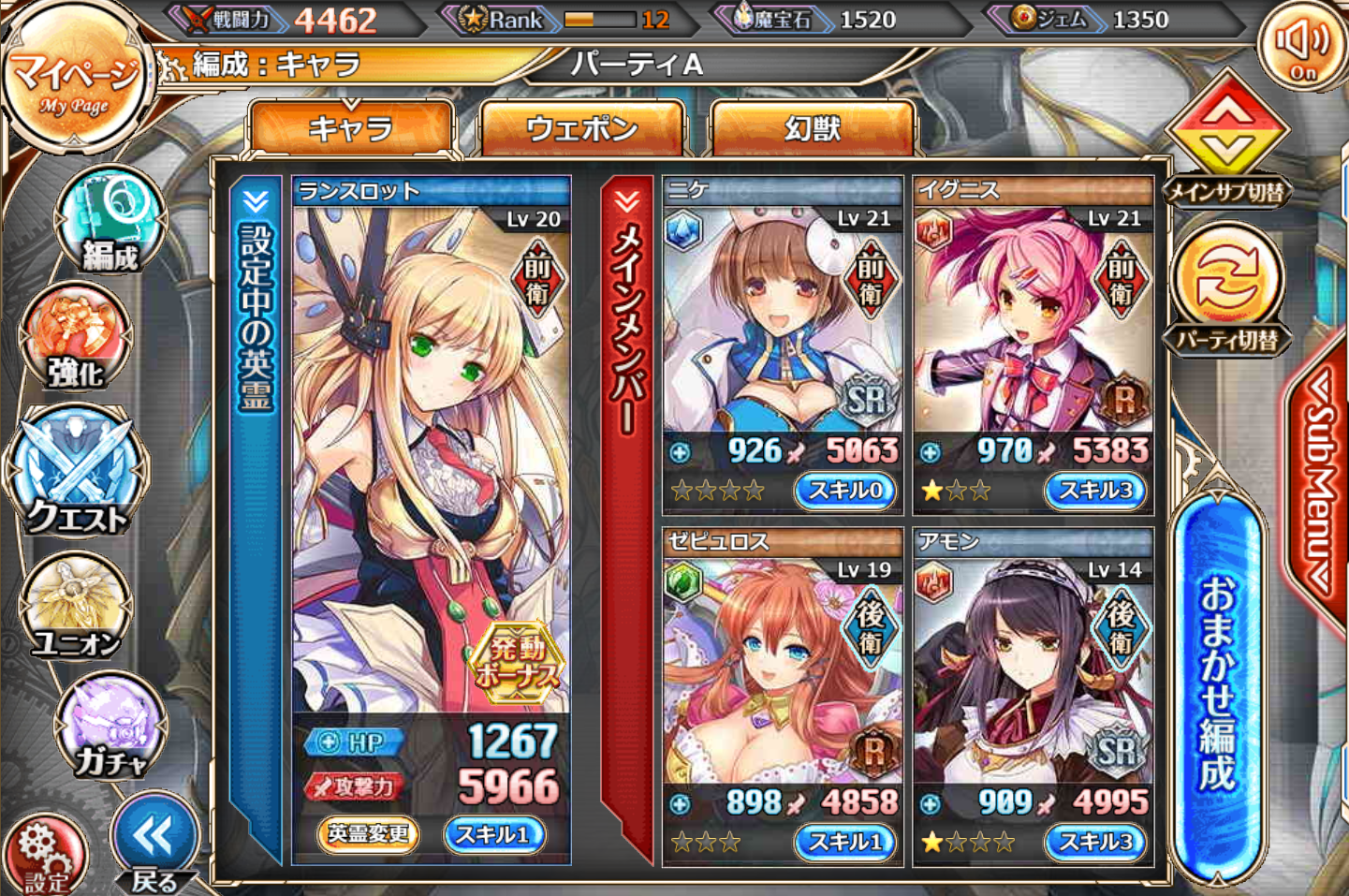1349x896 pixels.
Task: Open the 設定 settings gear
Action: point(45,855)
